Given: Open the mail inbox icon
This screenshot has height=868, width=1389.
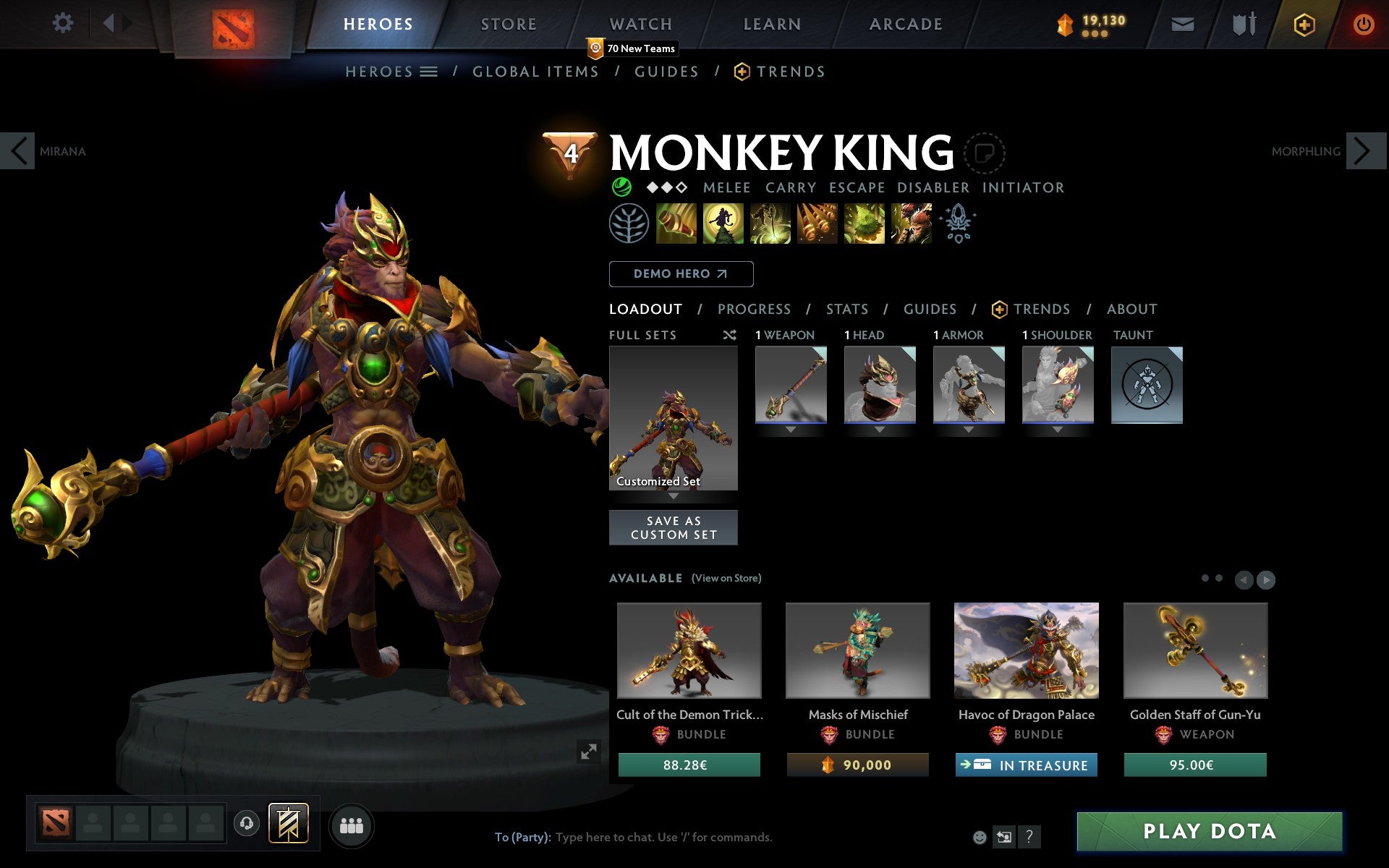Looking at the screenshot, I should pyautogui.click(x=1182, y=24).
